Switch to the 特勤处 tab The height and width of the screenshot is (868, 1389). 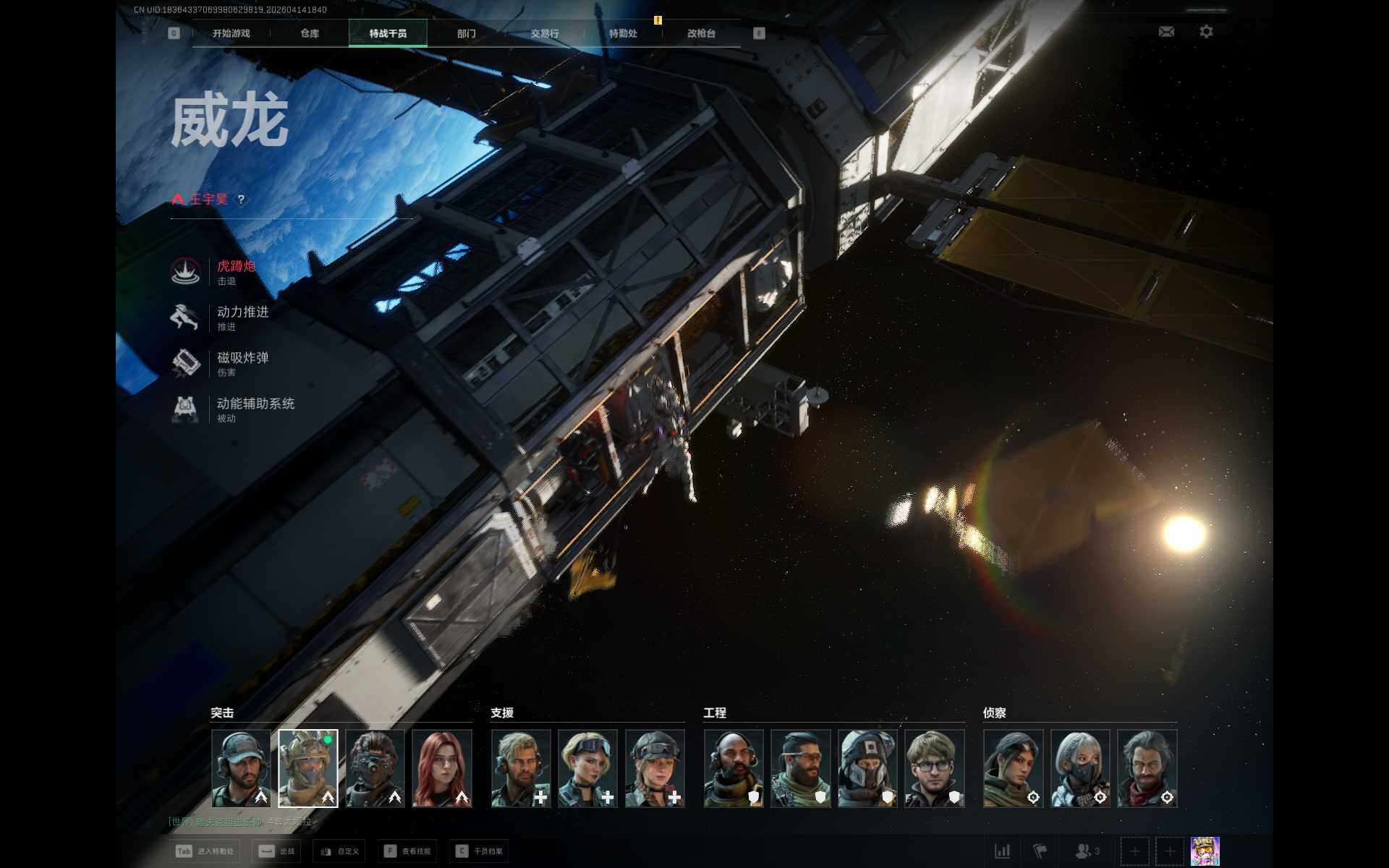pos(623,33)
